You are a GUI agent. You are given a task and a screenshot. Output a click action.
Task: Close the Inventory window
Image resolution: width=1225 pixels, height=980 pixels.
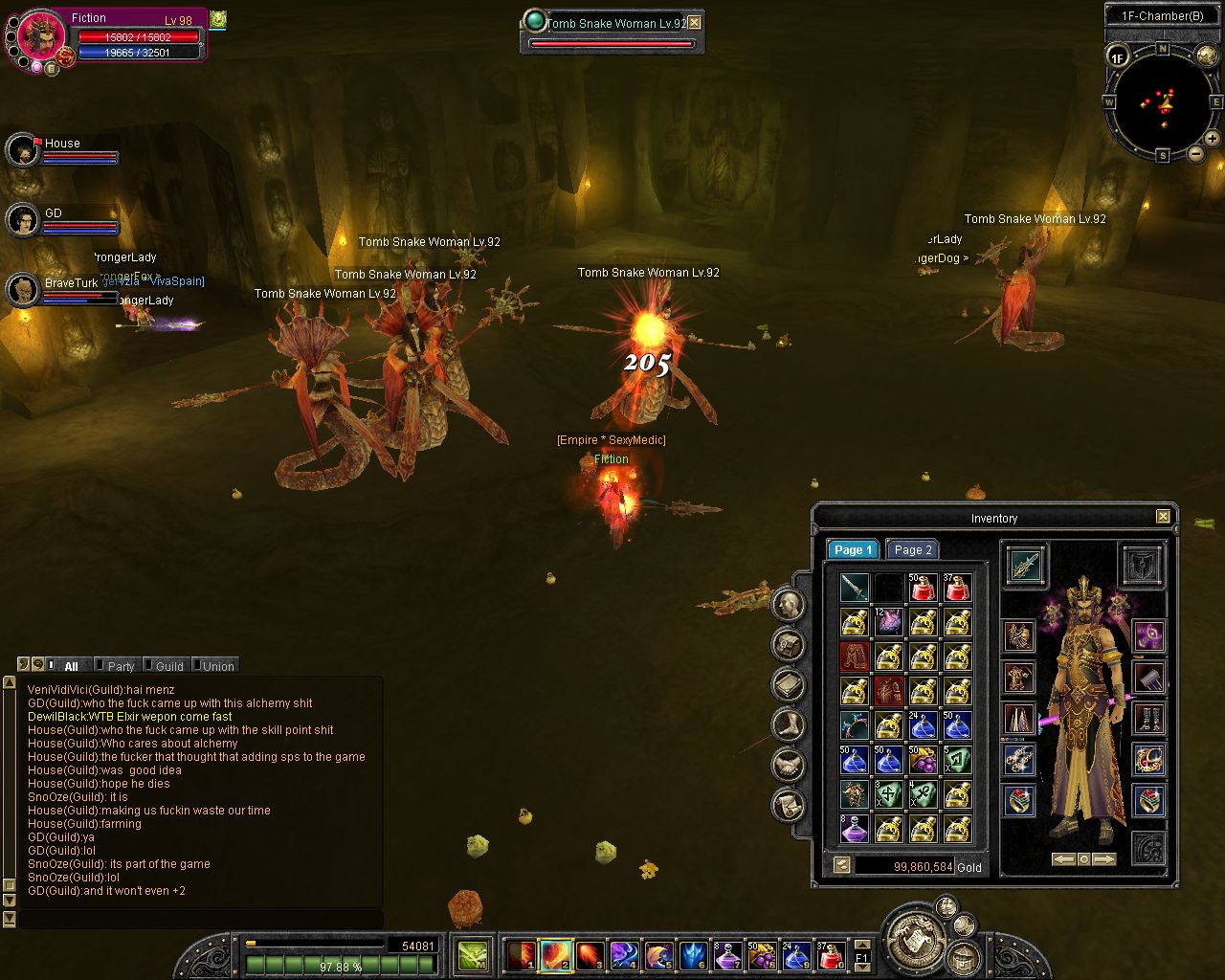click(x=1163, y=517)
